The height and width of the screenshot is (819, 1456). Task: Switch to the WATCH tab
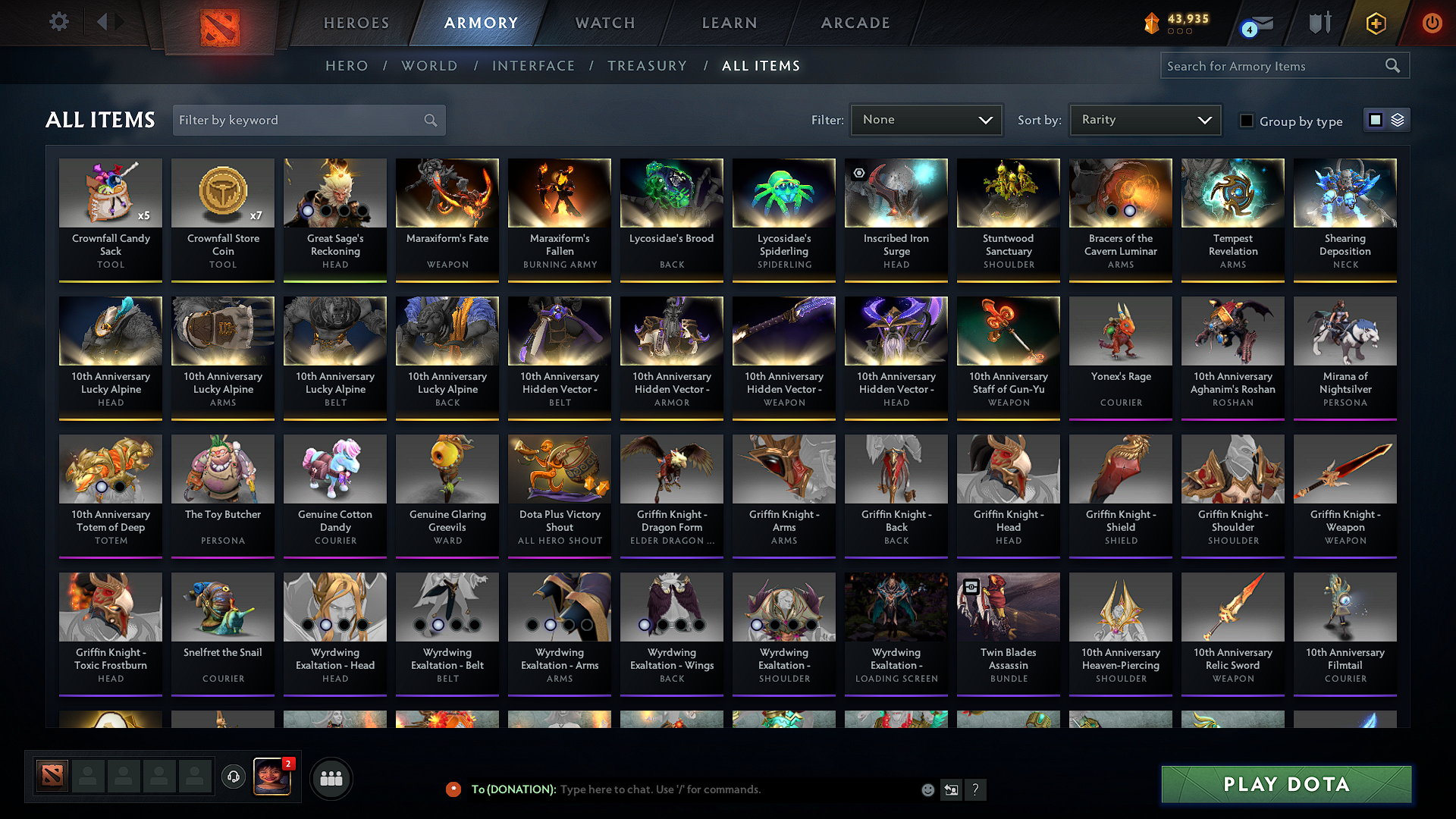(604, 23)
